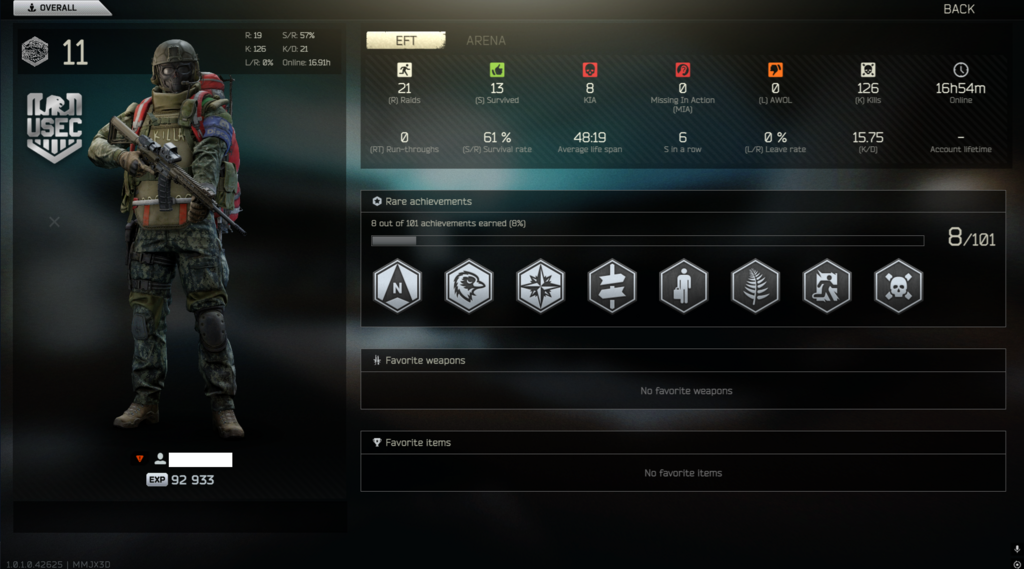View the signpost achievement badge
The image size is (1024, 569).
coord(612,287)
